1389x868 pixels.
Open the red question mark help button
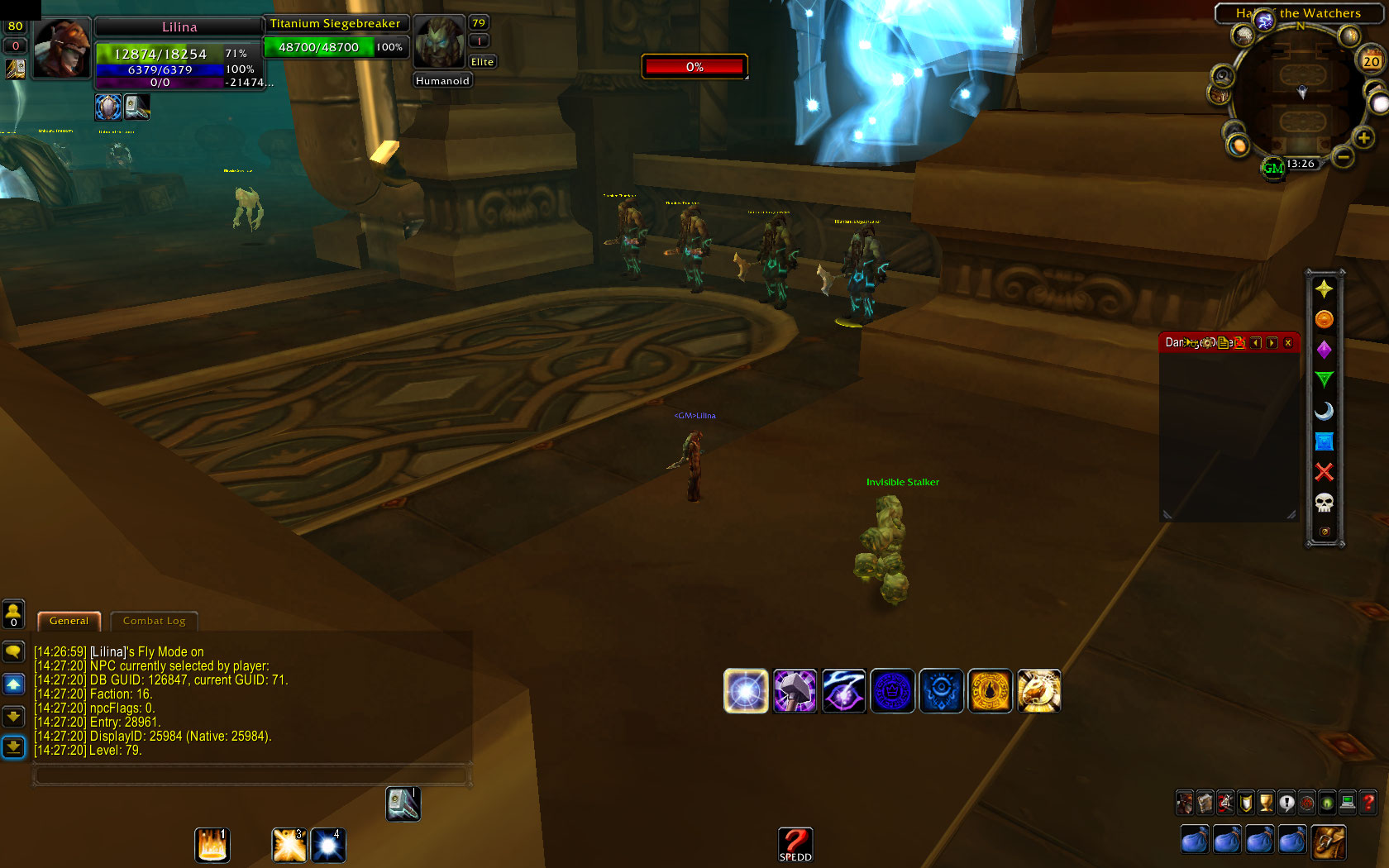pyautogui.click(x=1368, y=803)
